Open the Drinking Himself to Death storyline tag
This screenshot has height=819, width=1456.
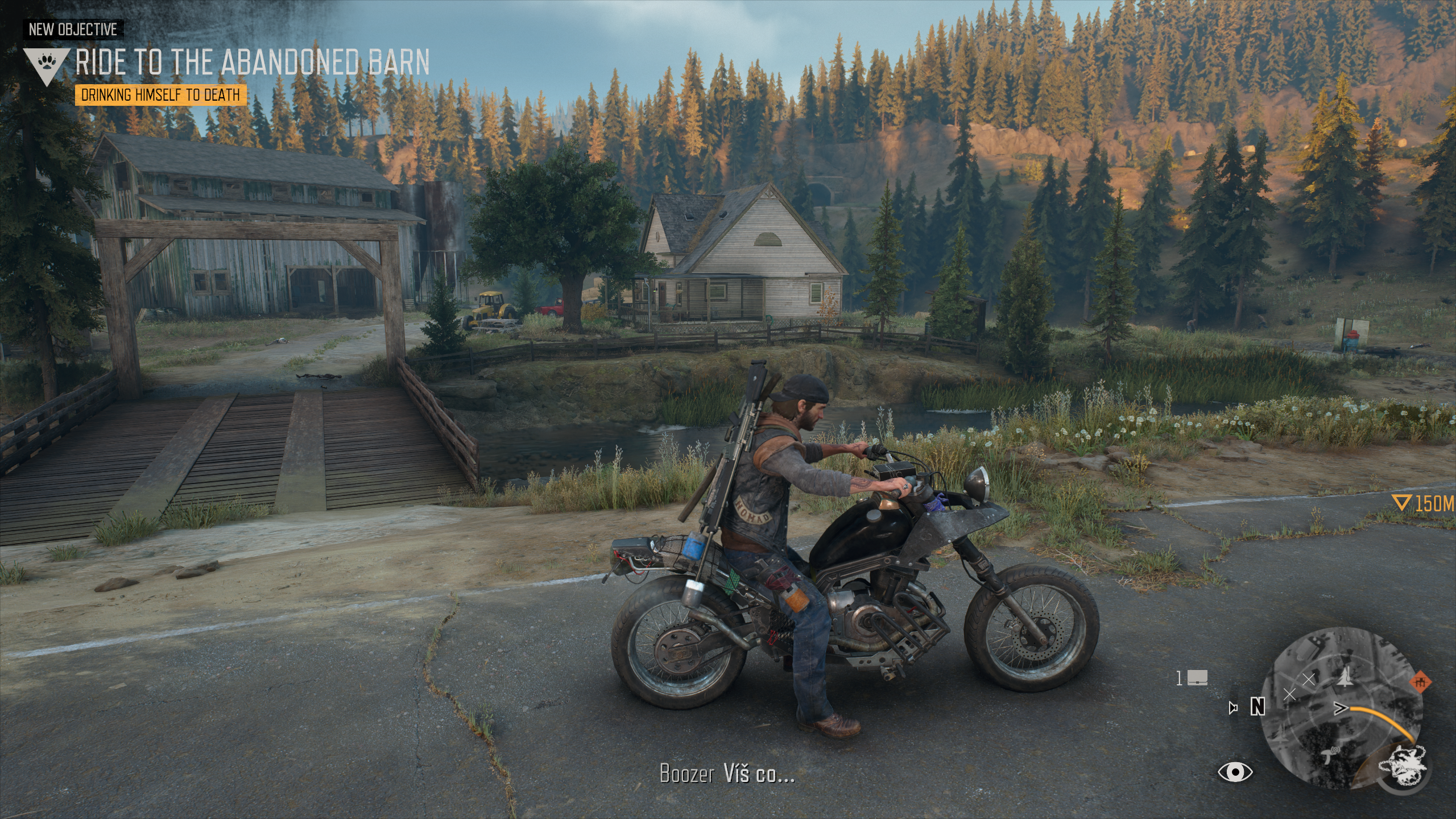[160, 95]
